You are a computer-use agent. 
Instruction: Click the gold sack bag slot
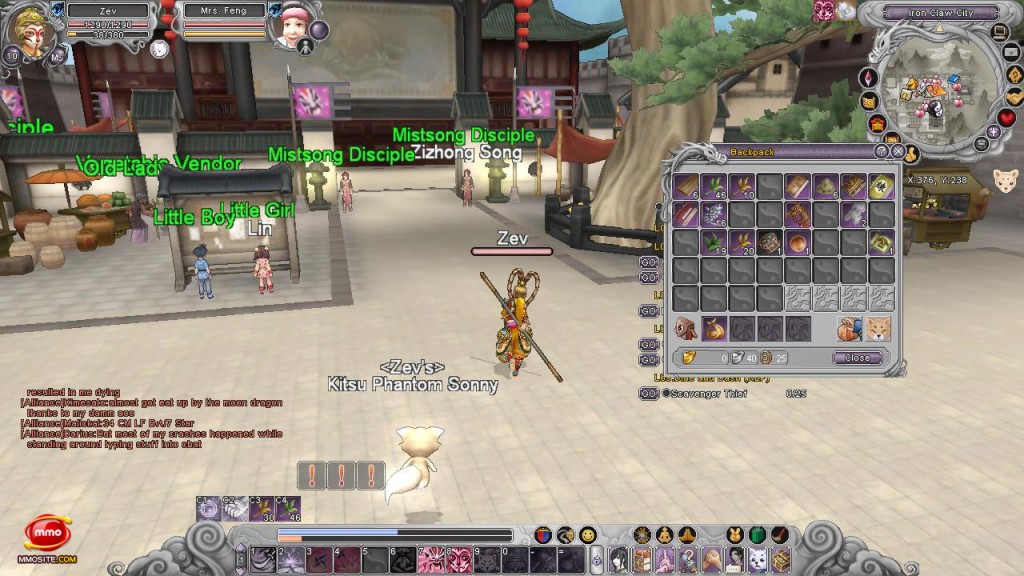point(713,328)
